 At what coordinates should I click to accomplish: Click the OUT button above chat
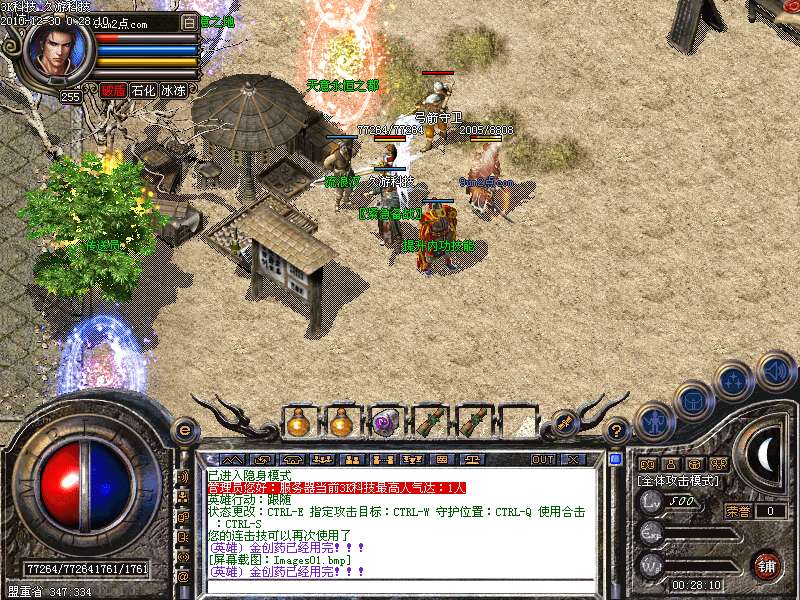[542, 459]
